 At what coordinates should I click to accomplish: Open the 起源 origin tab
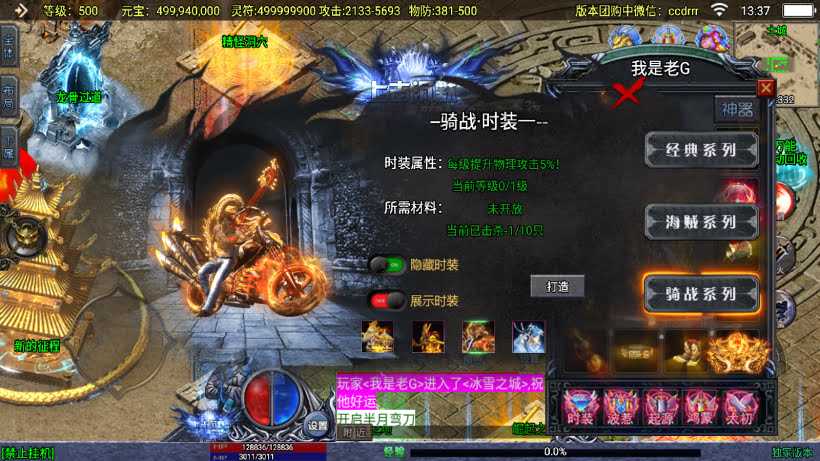(x=659, y=408)
